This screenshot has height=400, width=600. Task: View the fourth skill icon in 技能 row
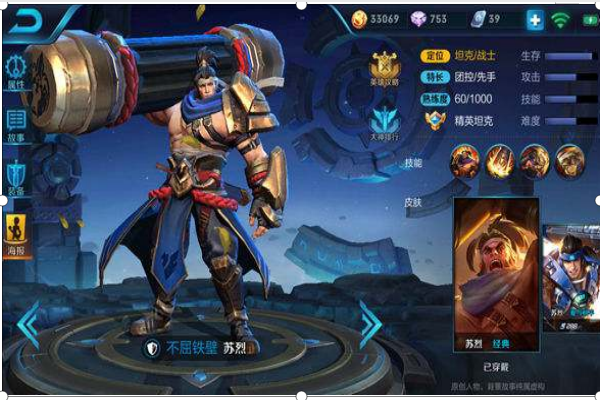click(569, 160)
